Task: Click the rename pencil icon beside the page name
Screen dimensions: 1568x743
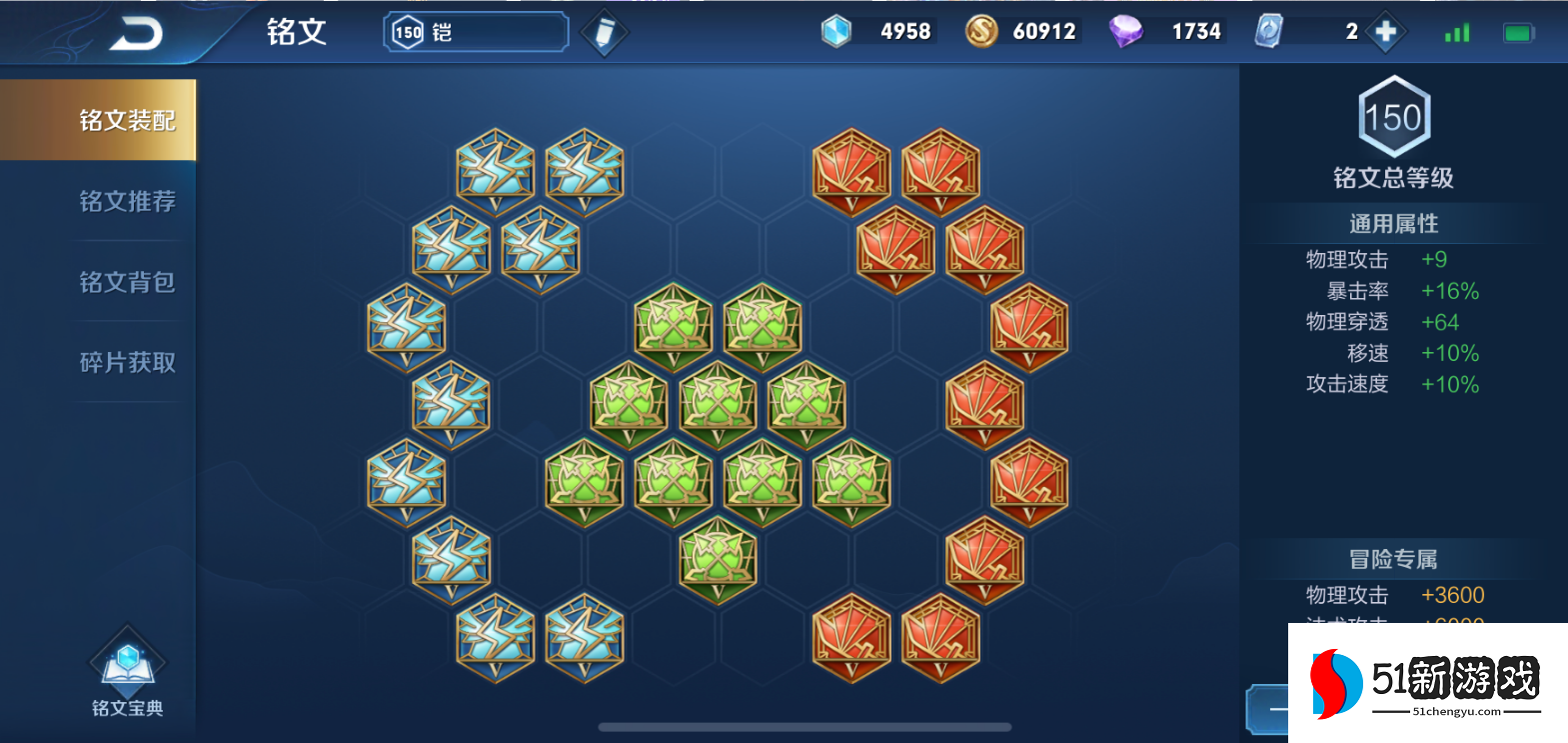Action: click(605, 33)
